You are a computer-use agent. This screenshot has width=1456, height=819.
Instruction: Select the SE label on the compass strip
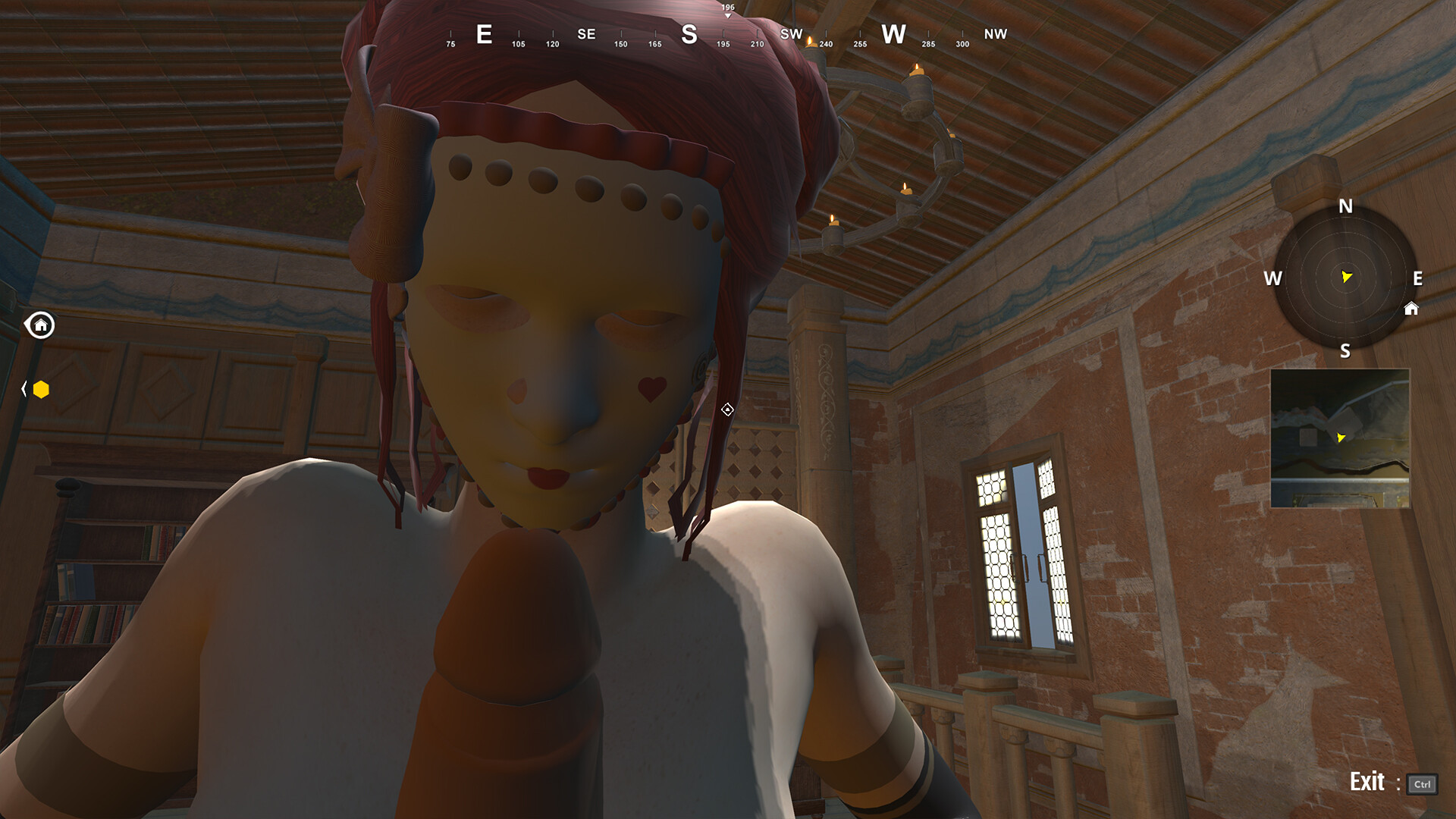[585, 34]
